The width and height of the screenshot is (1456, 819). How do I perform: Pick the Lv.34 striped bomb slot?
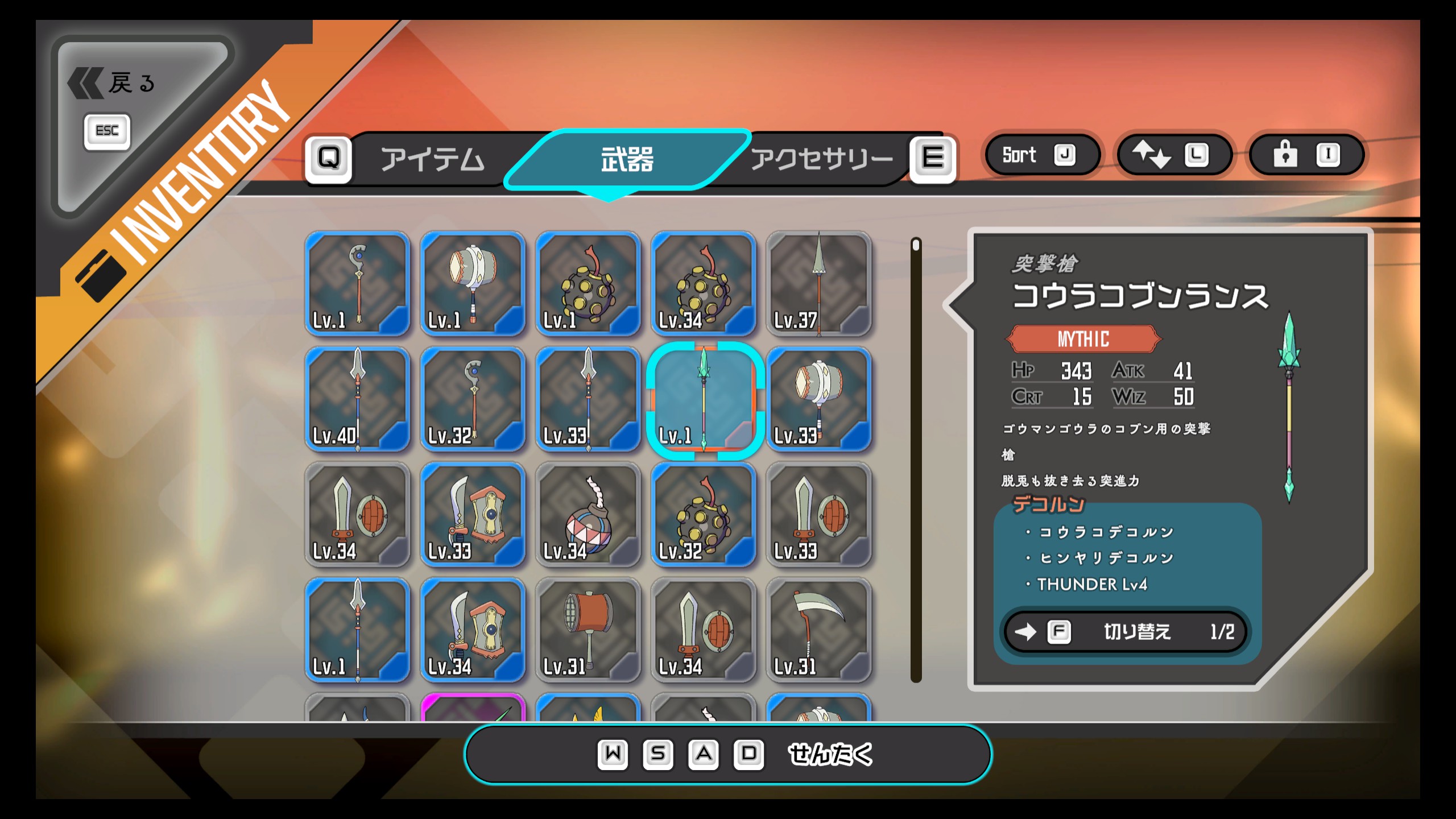588,515
